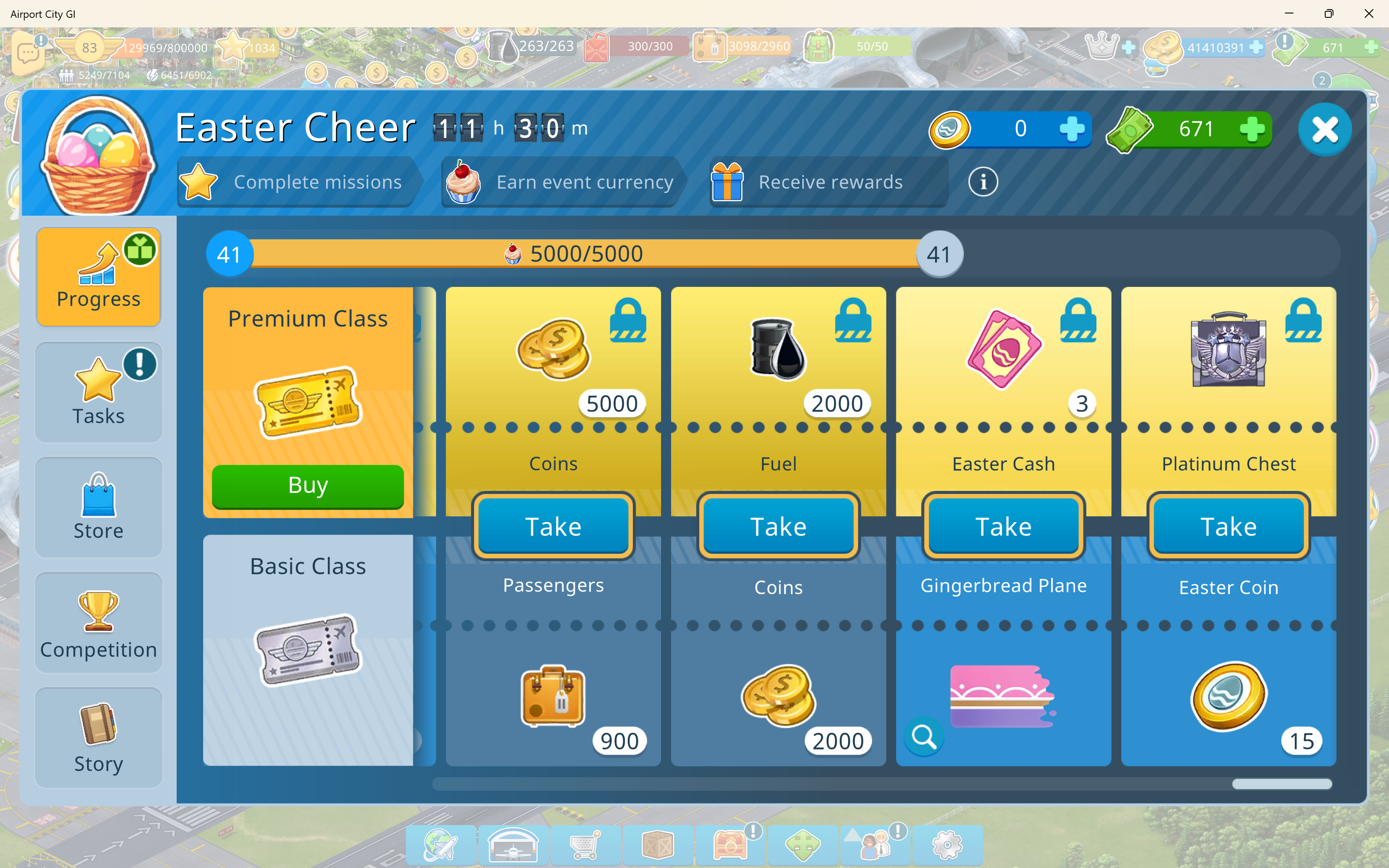Switch to the Competition tab
The width and height of the screenshot is (1389, 868).
coord(99,623)
